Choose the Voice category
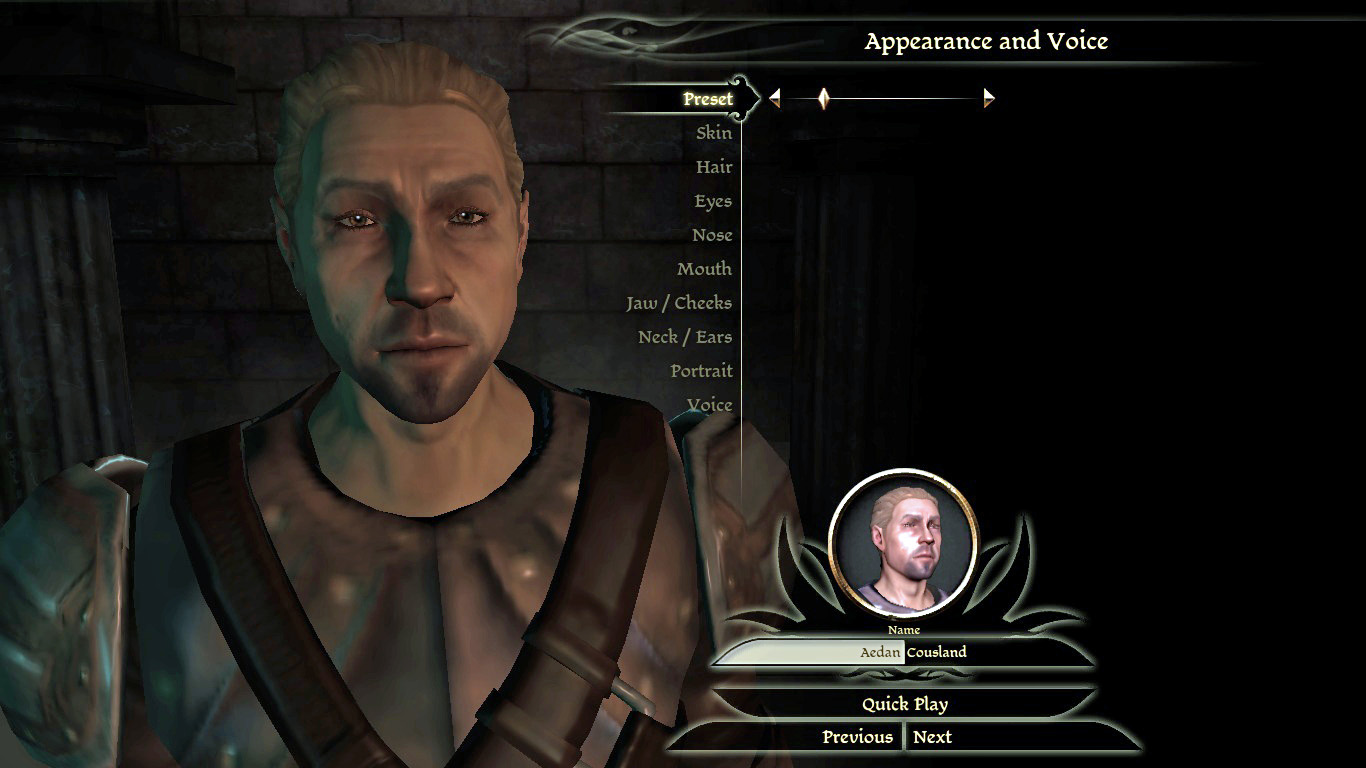The image size is (1366, 768). (709, 405)
